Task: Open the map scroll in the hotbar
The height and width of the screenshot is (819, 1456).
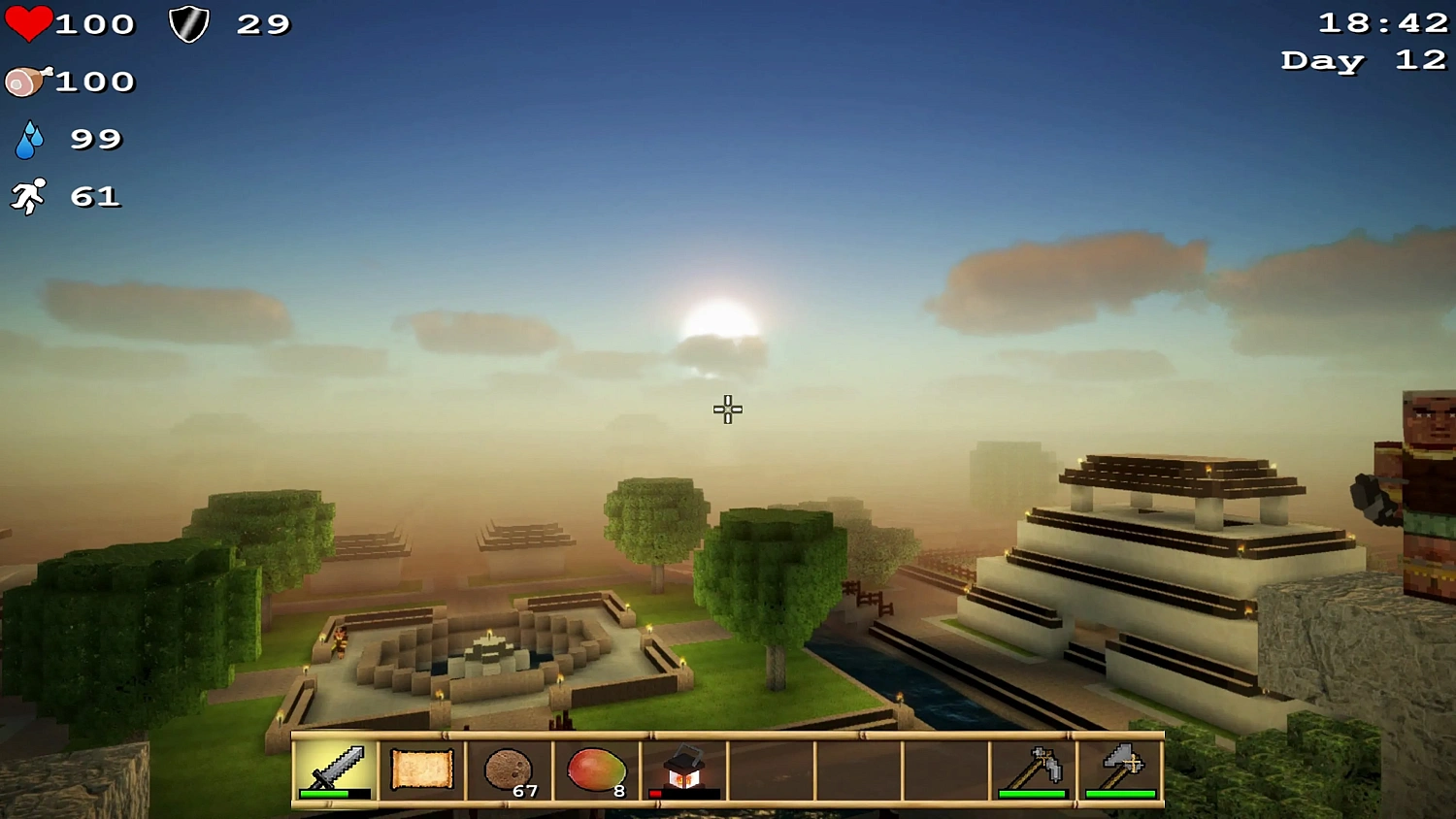Action: pos(421,769)
